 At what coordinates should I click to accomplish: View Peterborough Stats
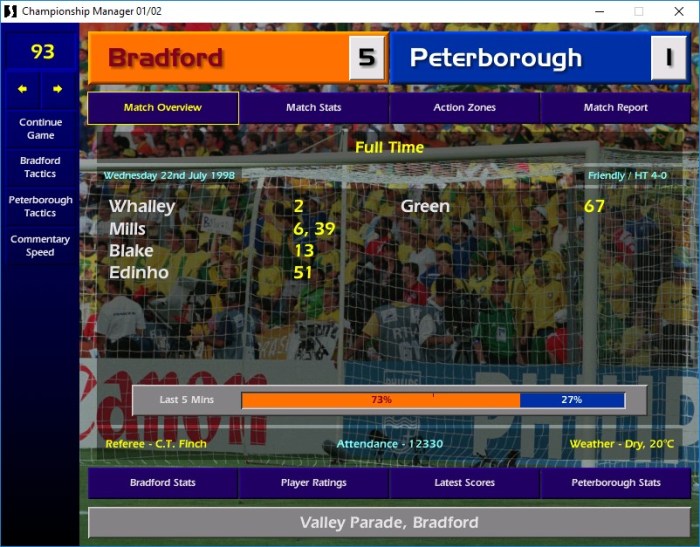(x=616, y=483)
